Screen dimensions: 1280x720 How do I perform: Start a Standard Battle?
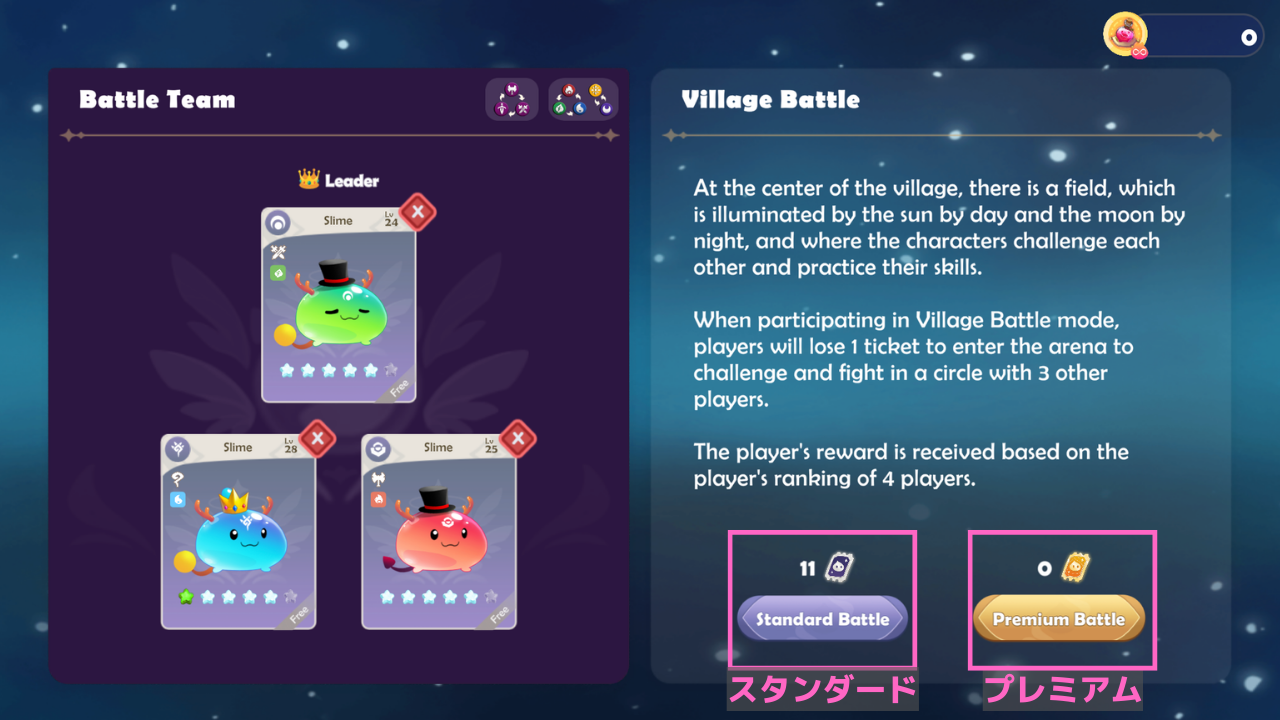[821, 619]
